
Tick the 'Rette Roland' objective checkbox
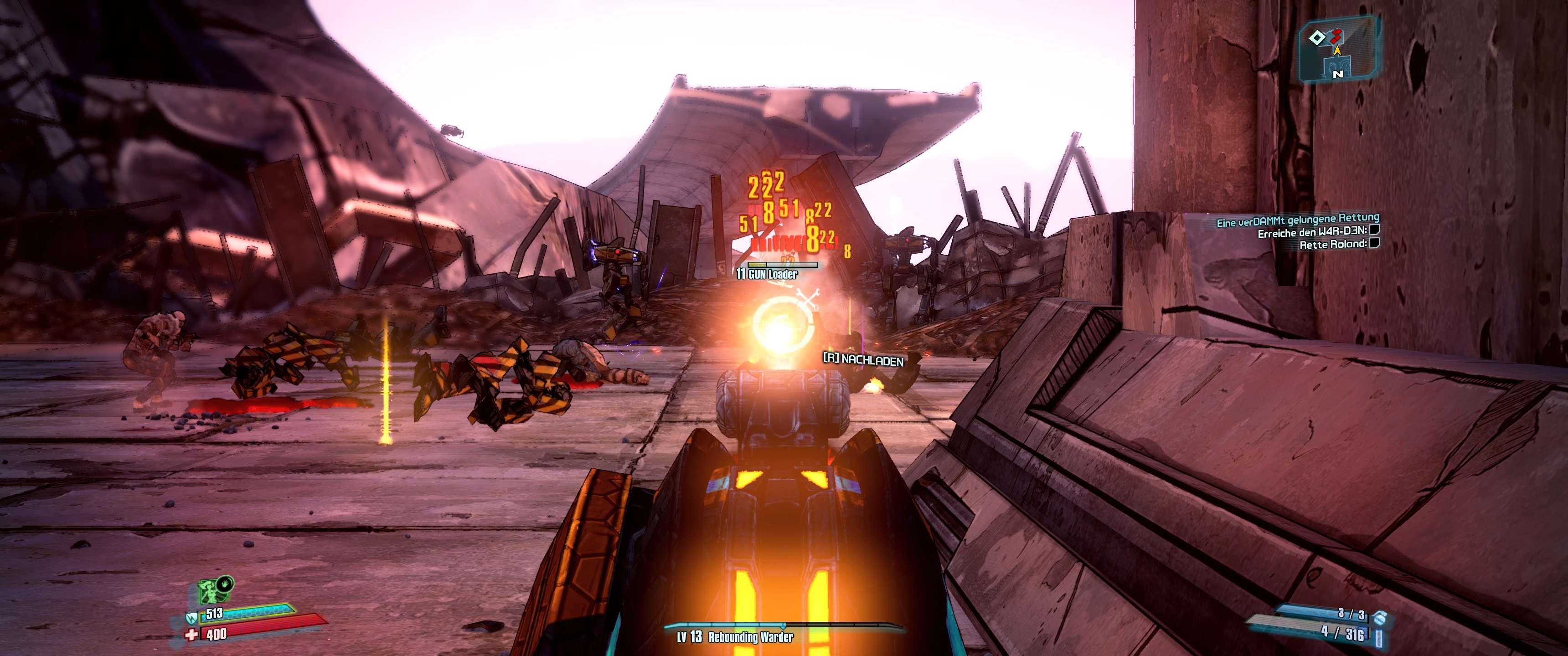click(x=1374, y=243)
